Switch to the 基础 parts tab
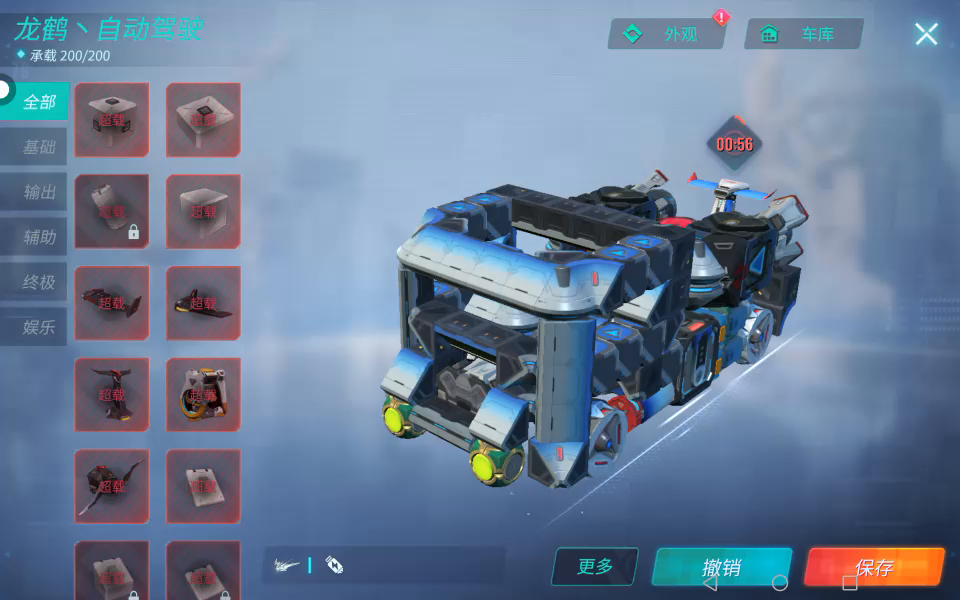 coord(38,147)
